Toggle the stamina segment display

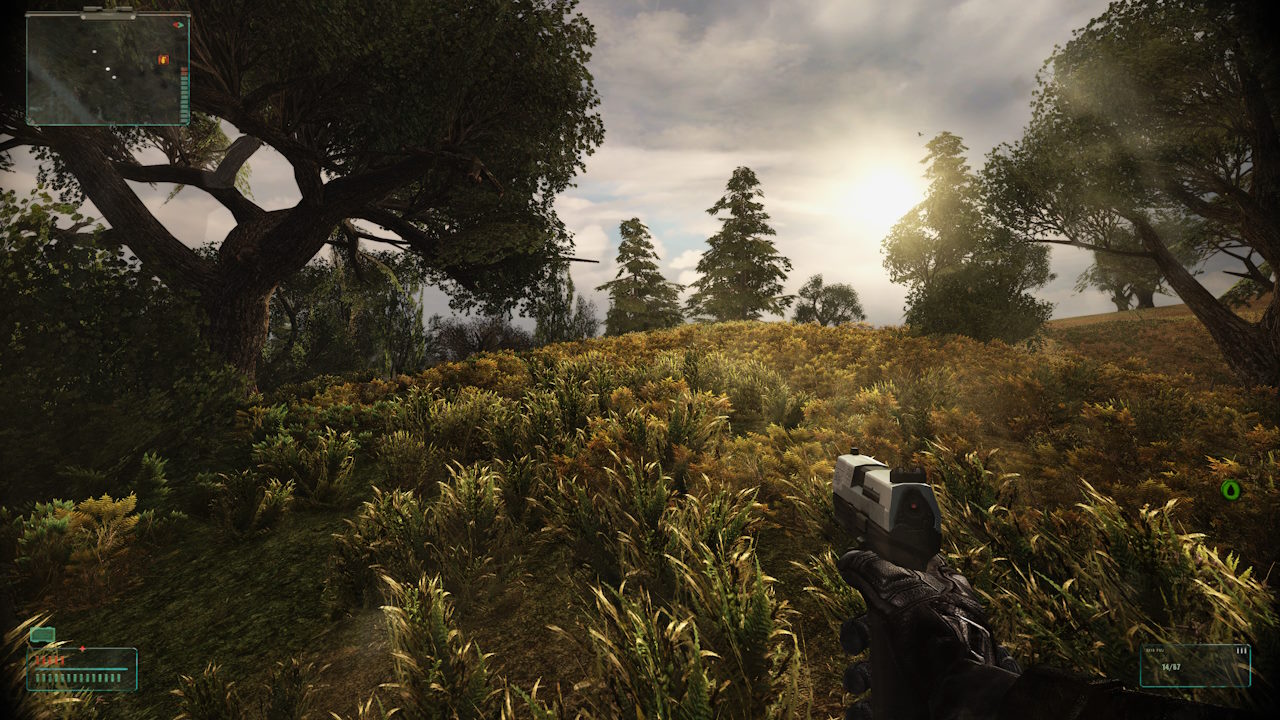pyautogui.click(x=77, y=677)
